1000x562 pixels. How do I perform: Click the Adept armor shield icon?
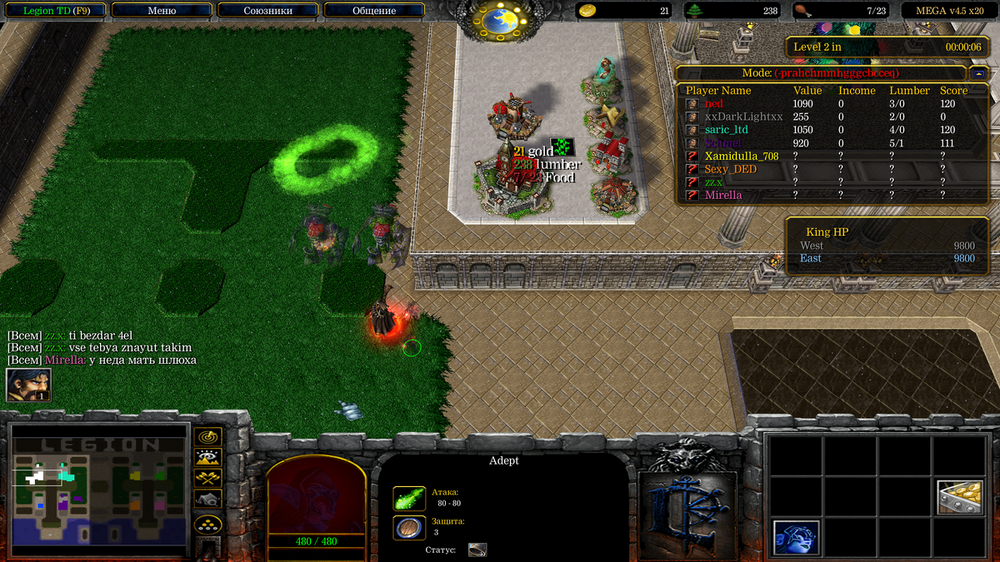tap(408, 529)
